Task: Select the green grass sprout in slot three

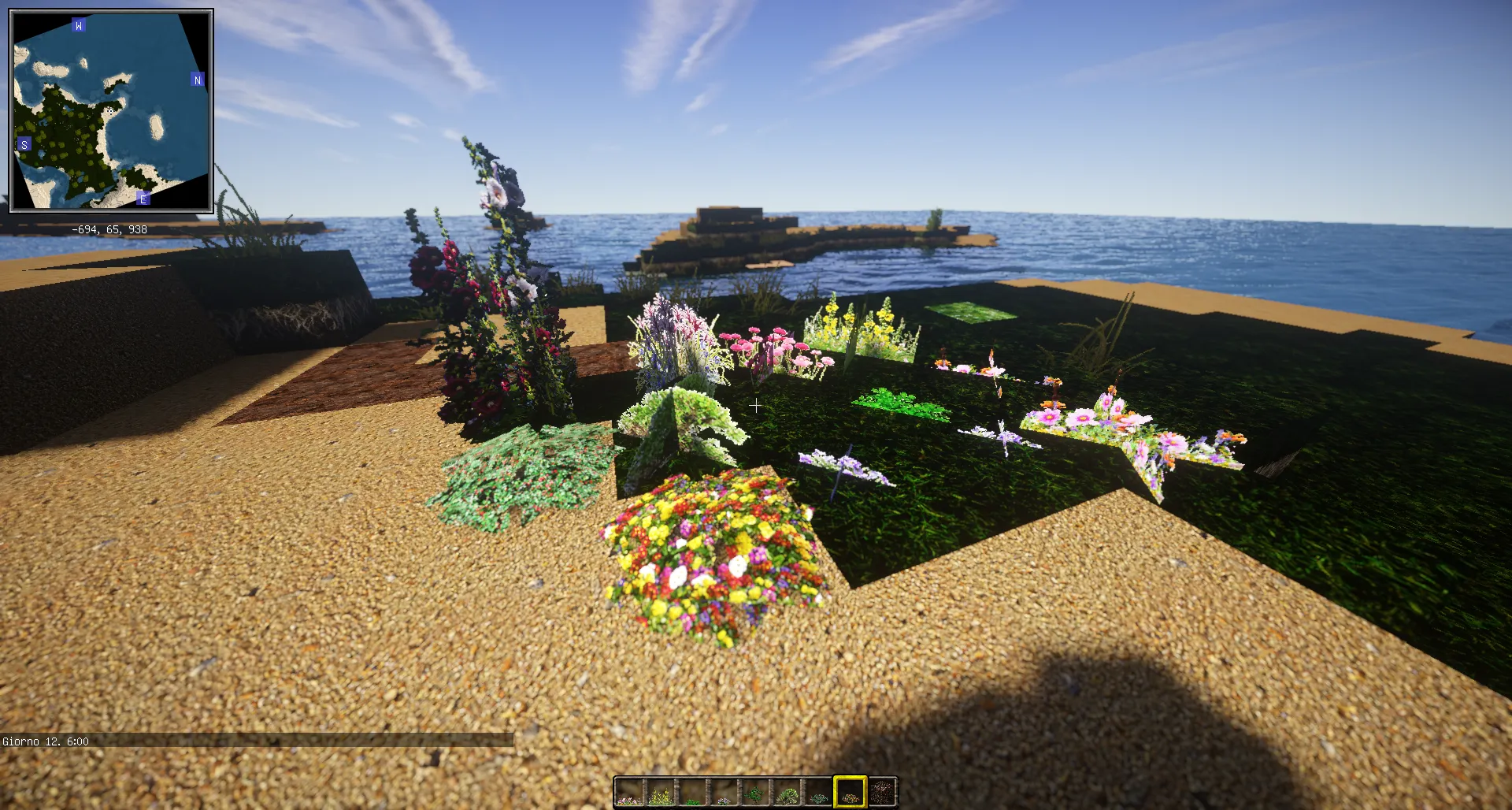Action: pos(691,793)
